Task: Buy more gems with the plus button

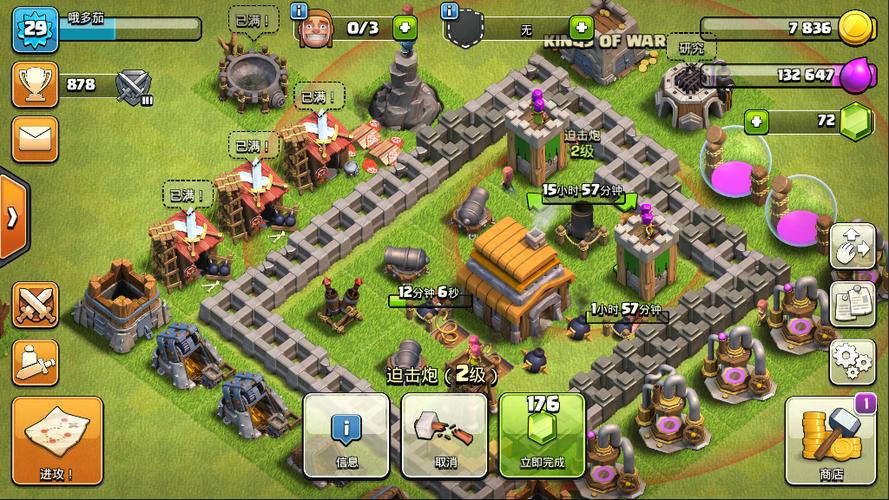Action: point(757,122)
